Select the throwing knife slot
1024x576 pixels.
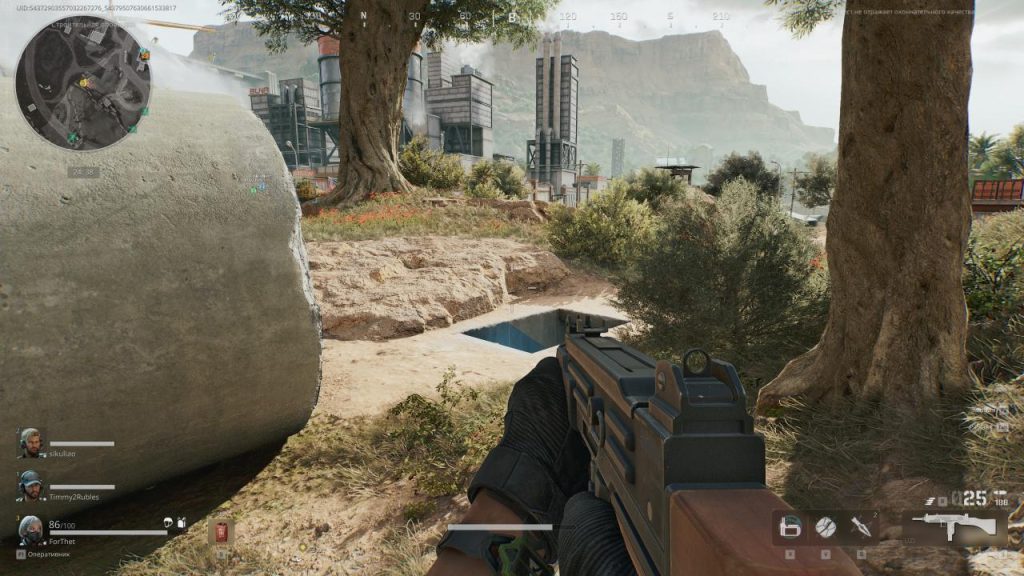(860, 527)
